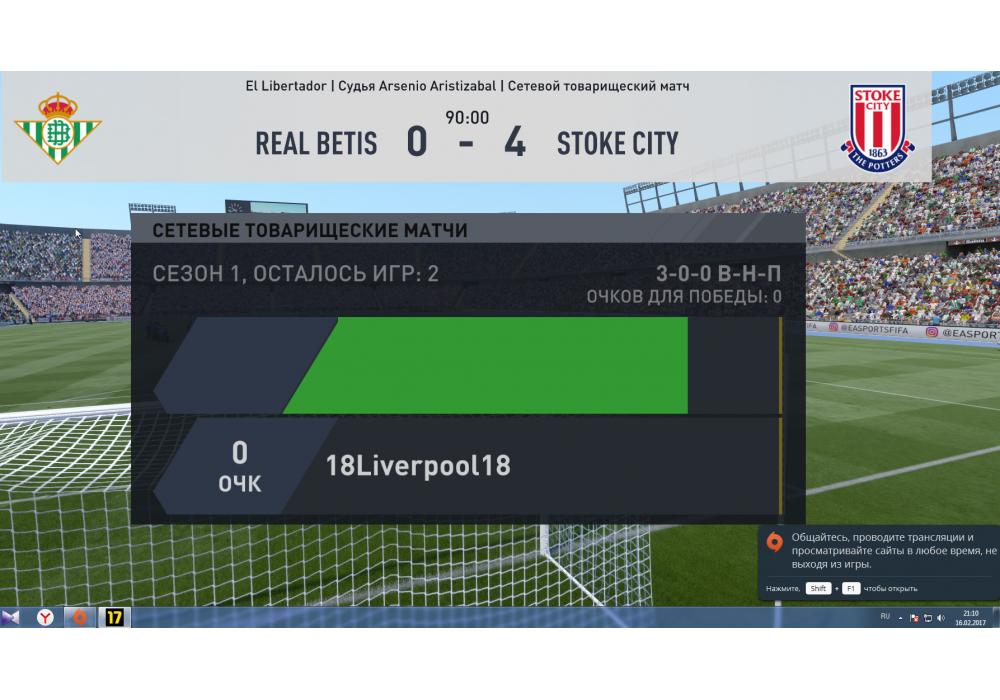Open the taskbar clock and date
Screen dimensions: 1000x700
970,617
